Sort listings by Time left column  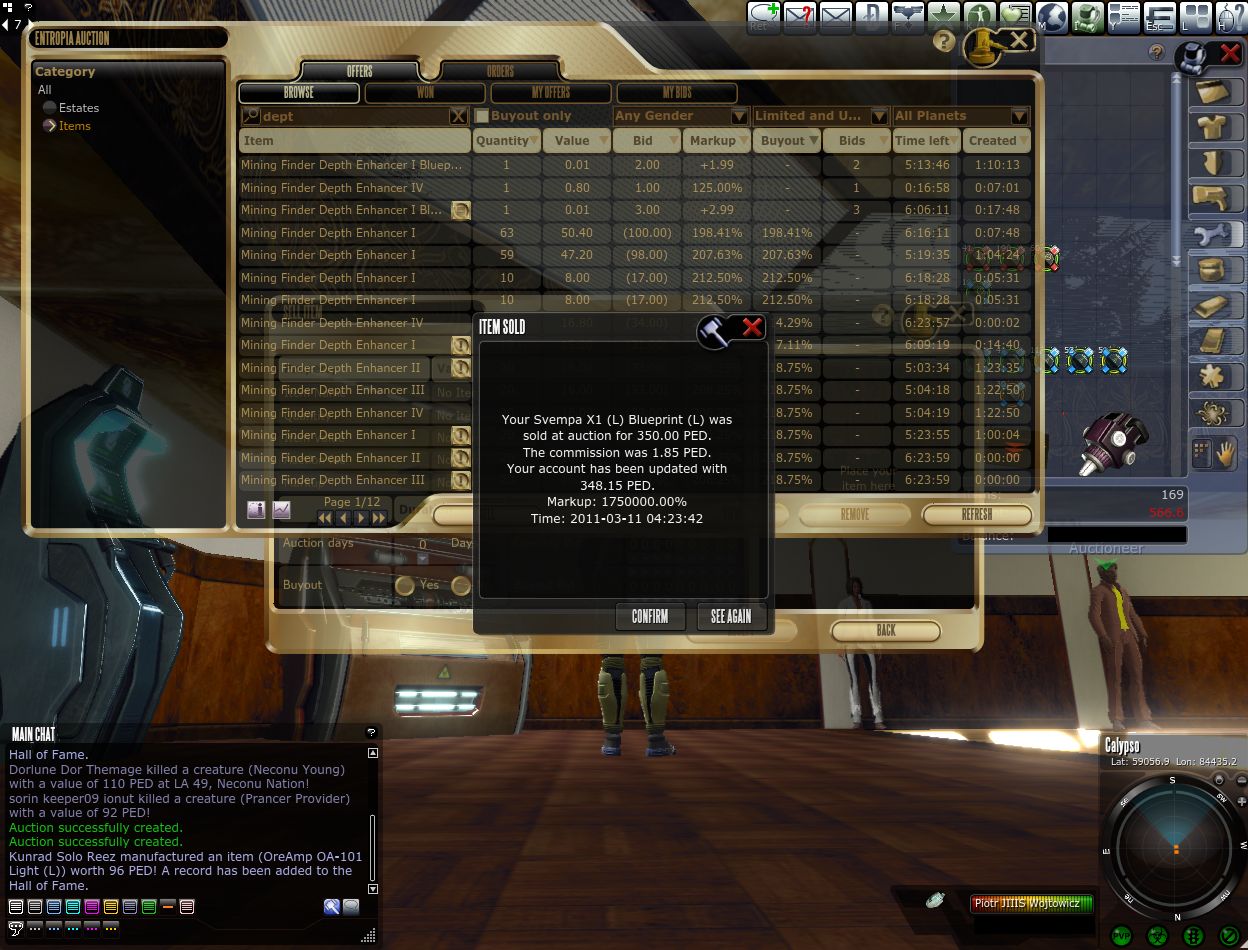[x=925, y=141]
